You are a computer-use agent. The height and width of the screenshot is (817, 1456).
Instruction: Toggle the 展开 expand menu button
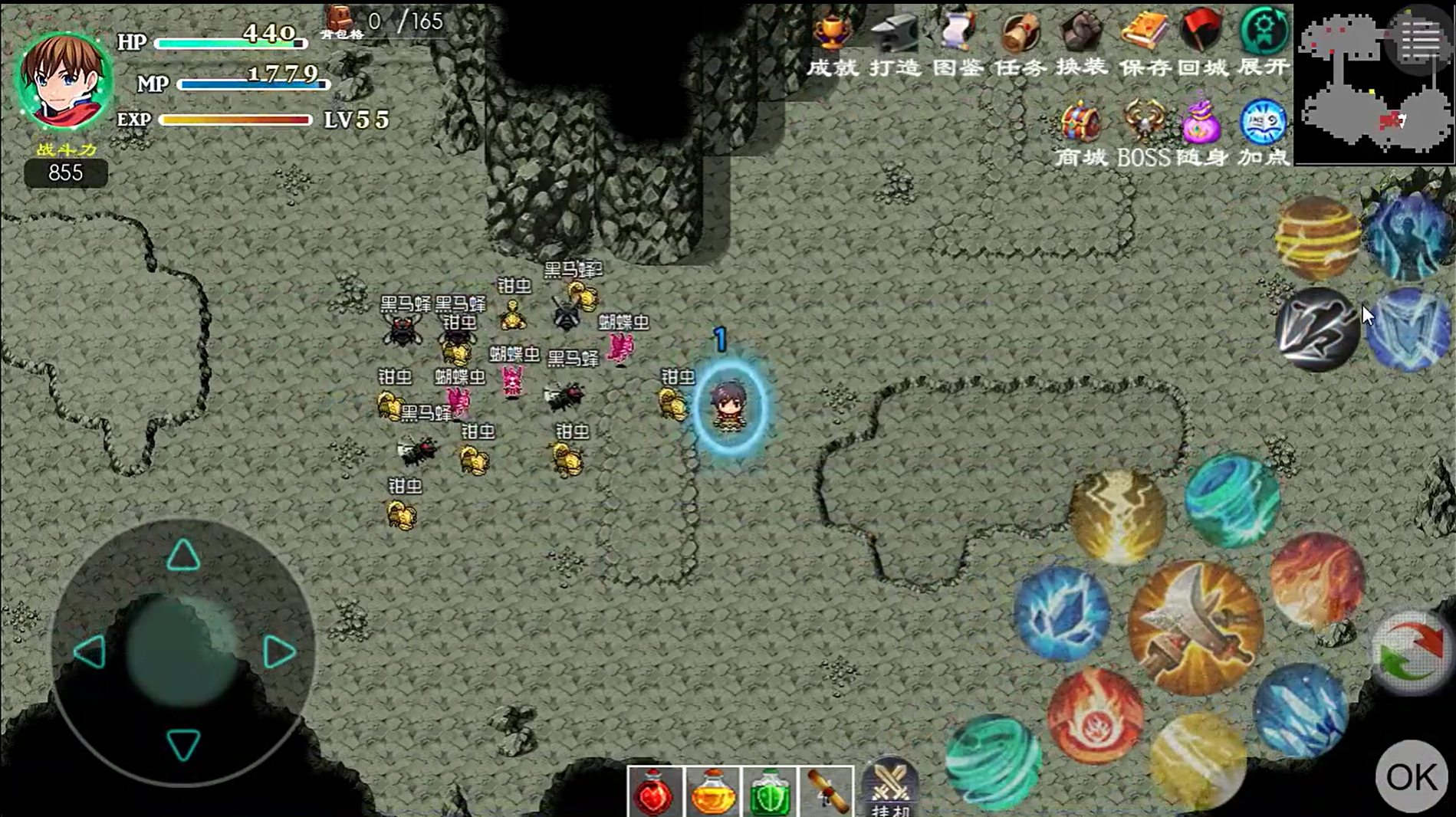(1264, 44)
